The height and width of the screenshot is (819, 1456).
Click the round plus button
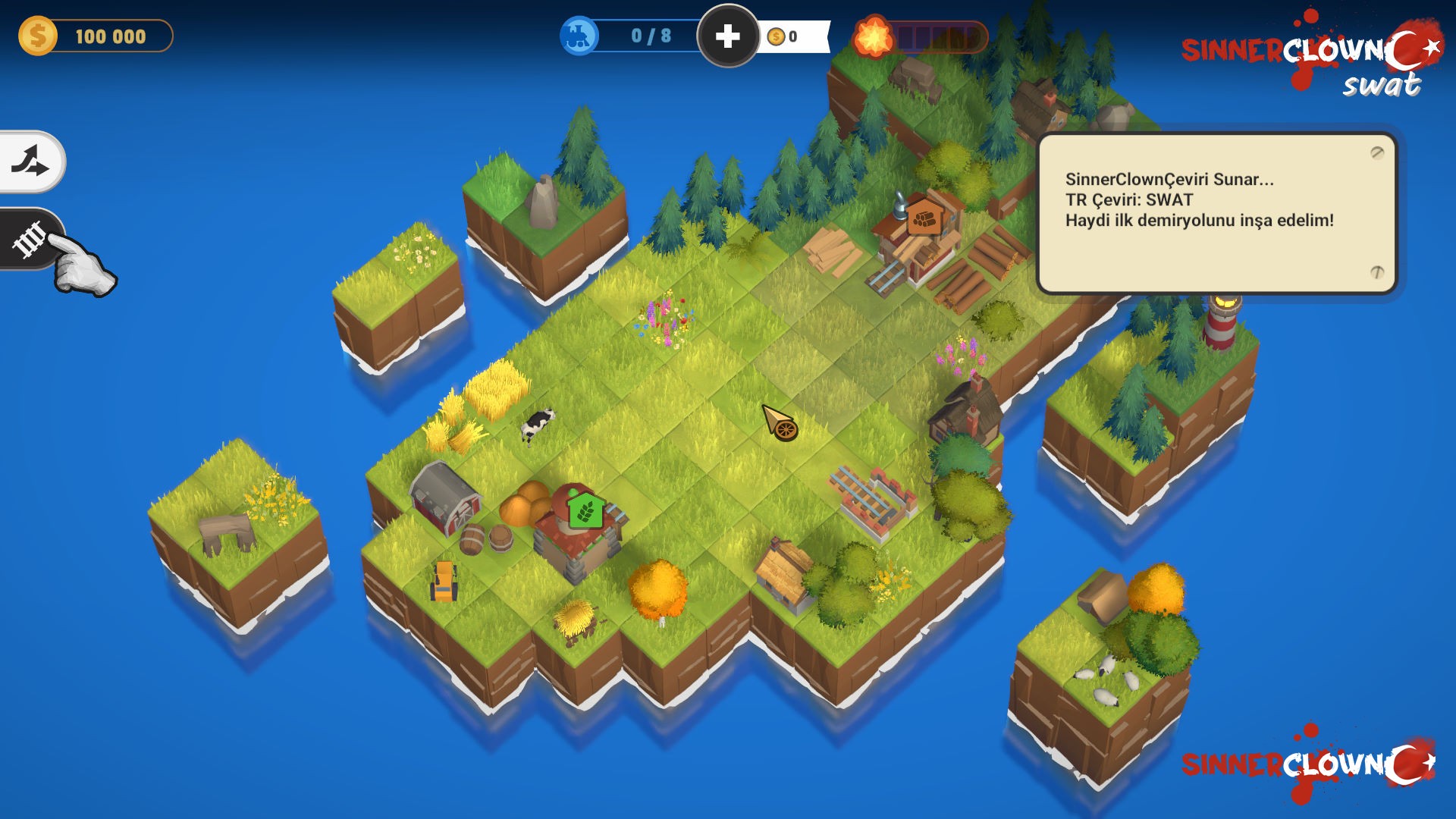point(728,36)
